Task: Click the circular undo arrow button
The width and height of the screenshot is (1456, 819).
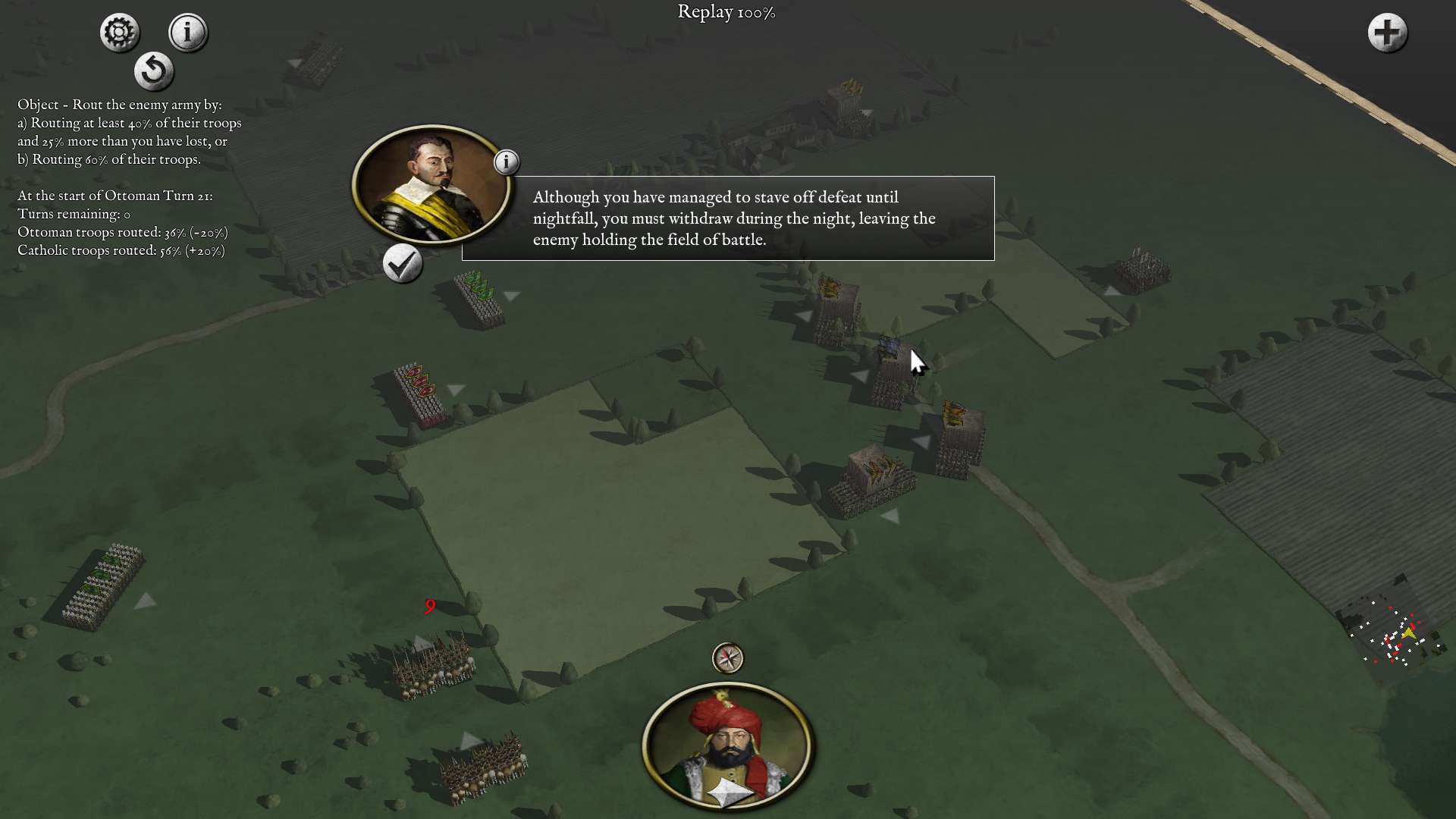Action: 154,71
